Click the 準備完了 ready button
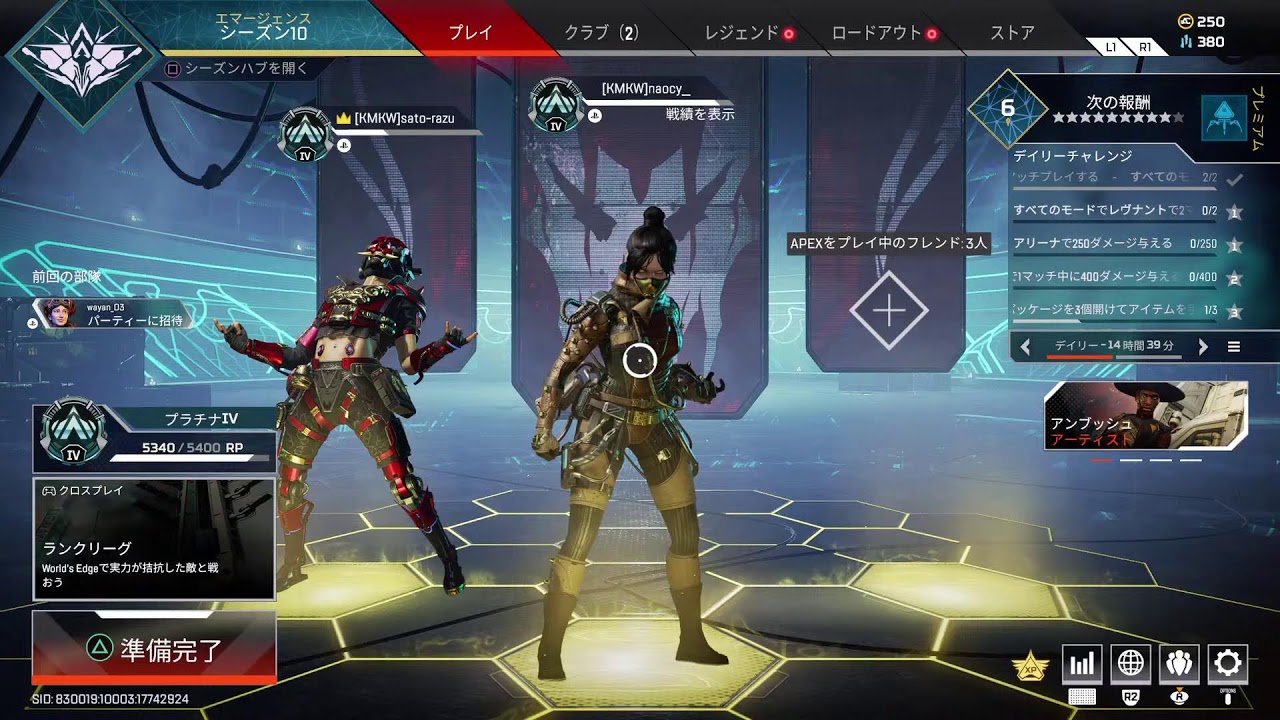The height and width of the screenshot is (720, 1280). coord(154,649)
